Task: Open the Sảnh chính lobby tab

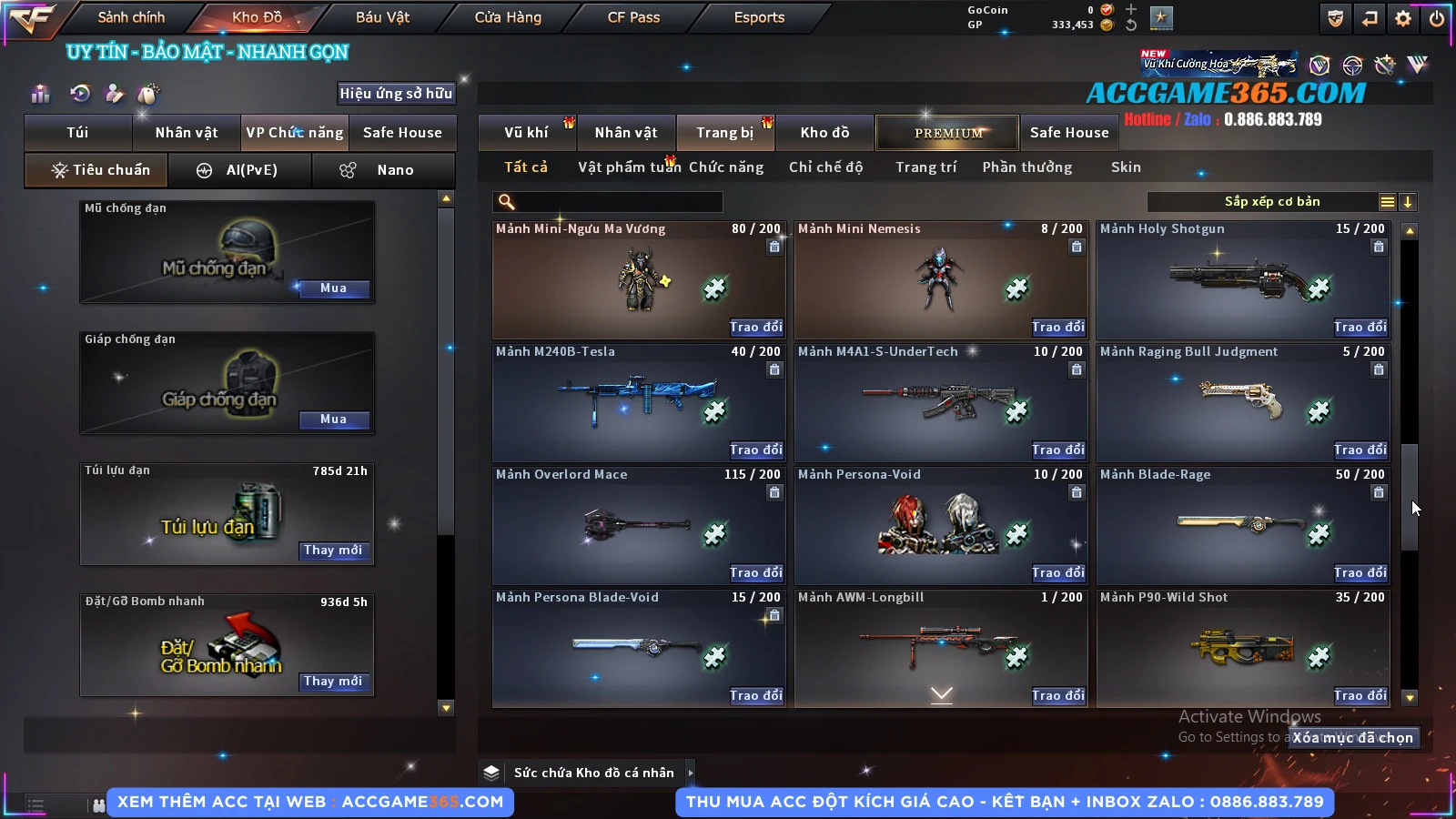Action: tap(131, 17)
